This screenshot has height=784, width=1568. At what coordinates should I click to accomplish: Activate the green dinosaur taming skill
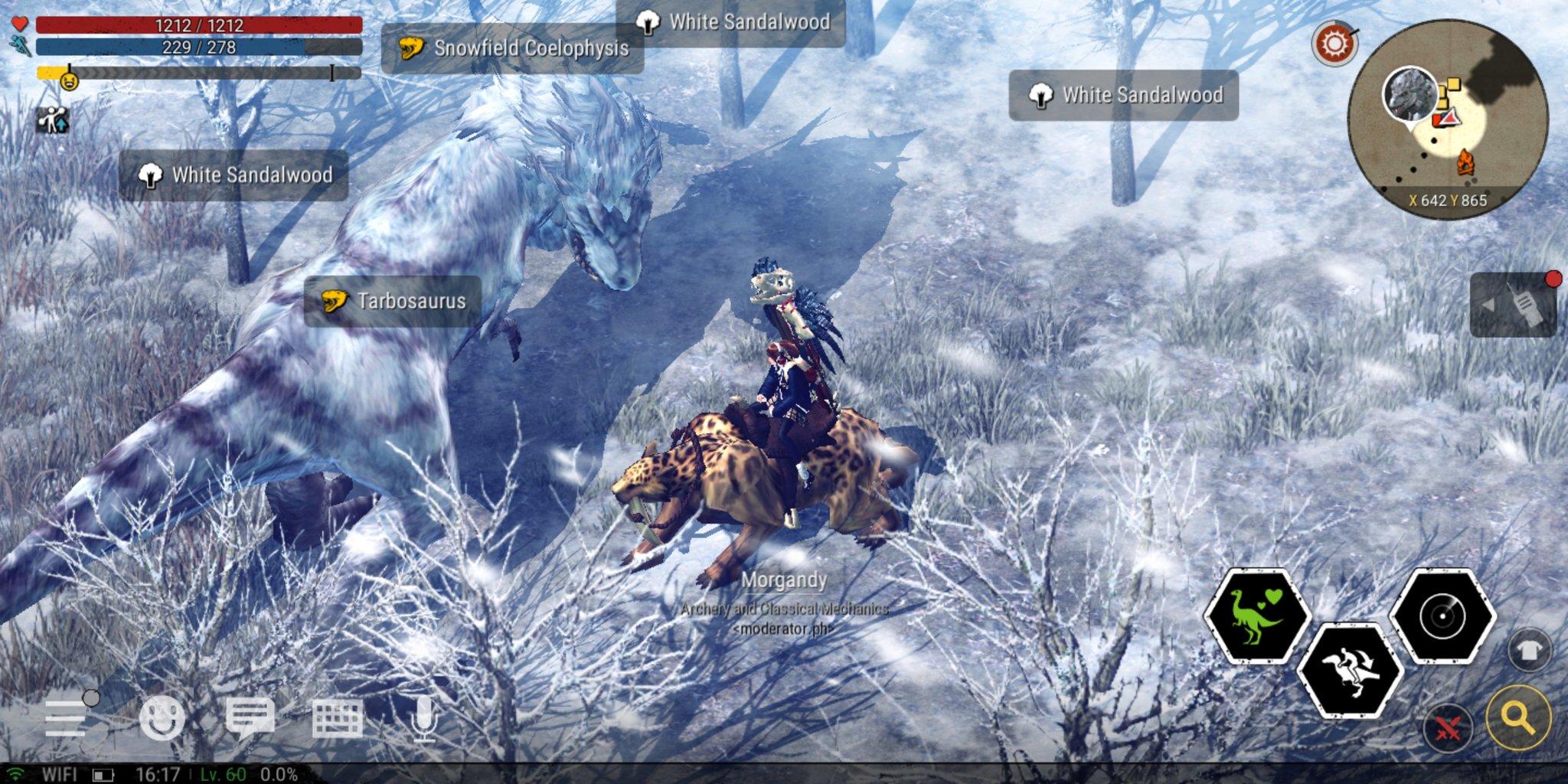pos(1257,616)
